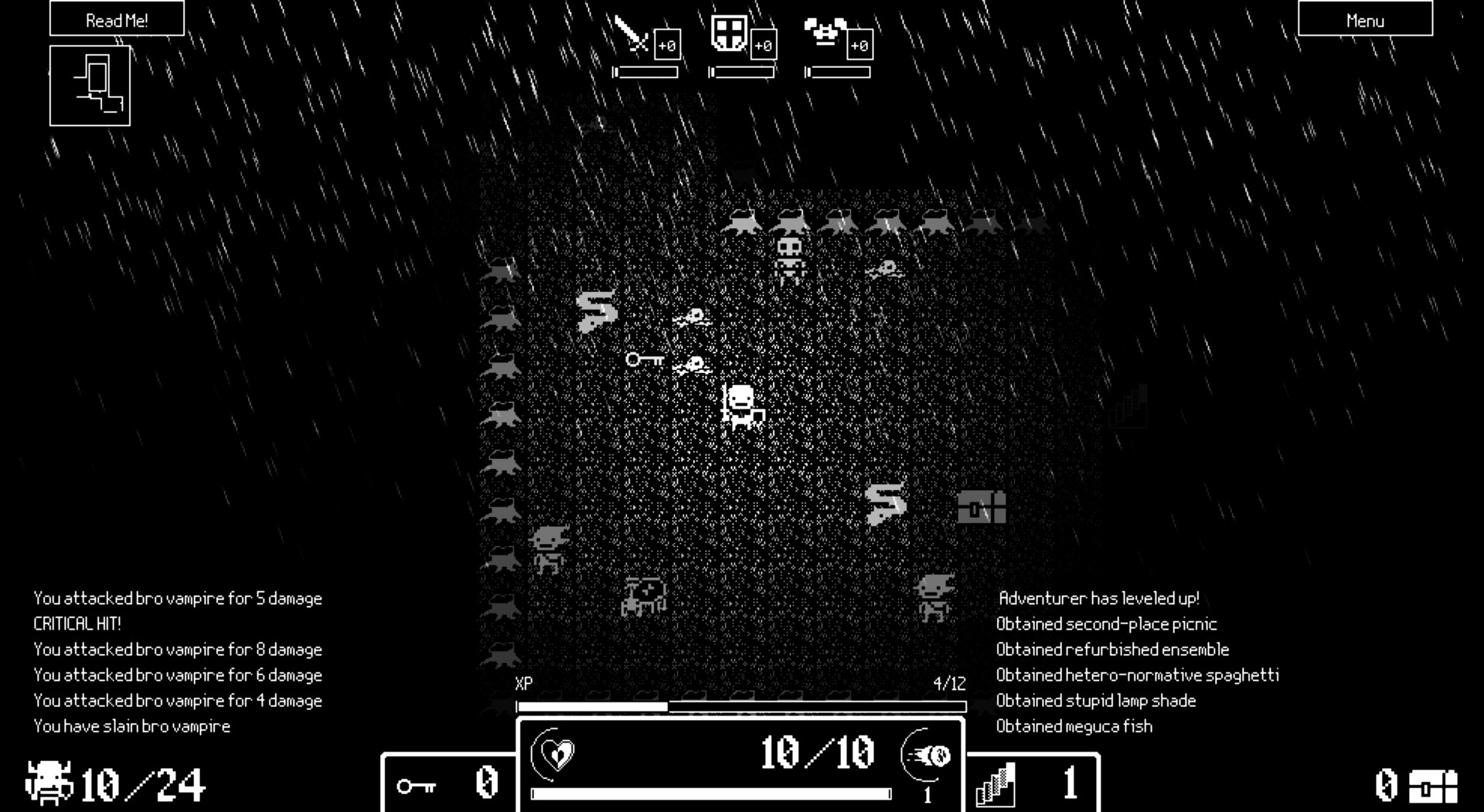This screenshot has width=1484, height=812.
Task: Open the Menu in the top-right corner
Action: tap(1364, 20)
